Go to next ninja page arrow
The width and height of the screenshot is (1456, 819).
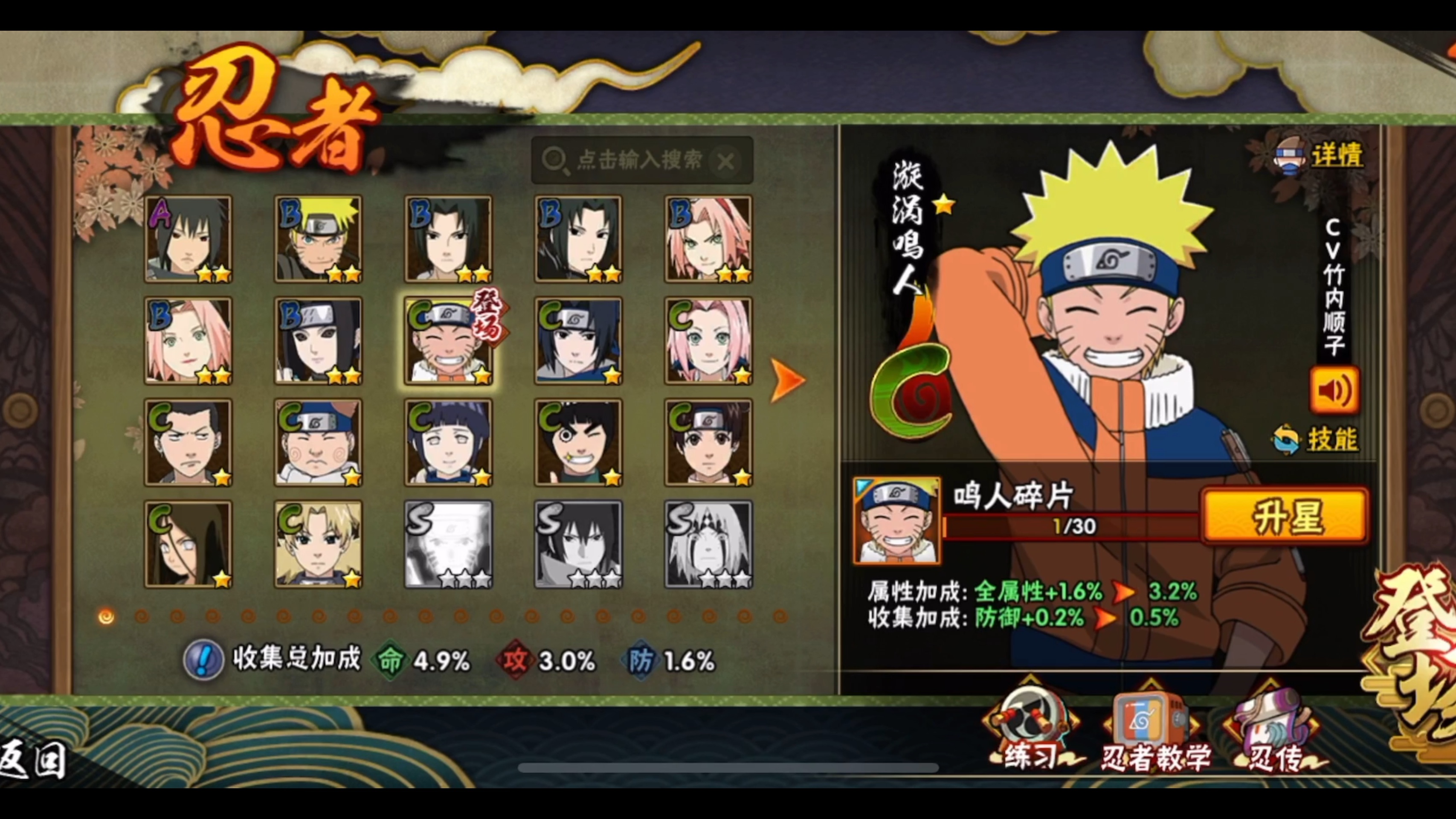tap(787, 380)
